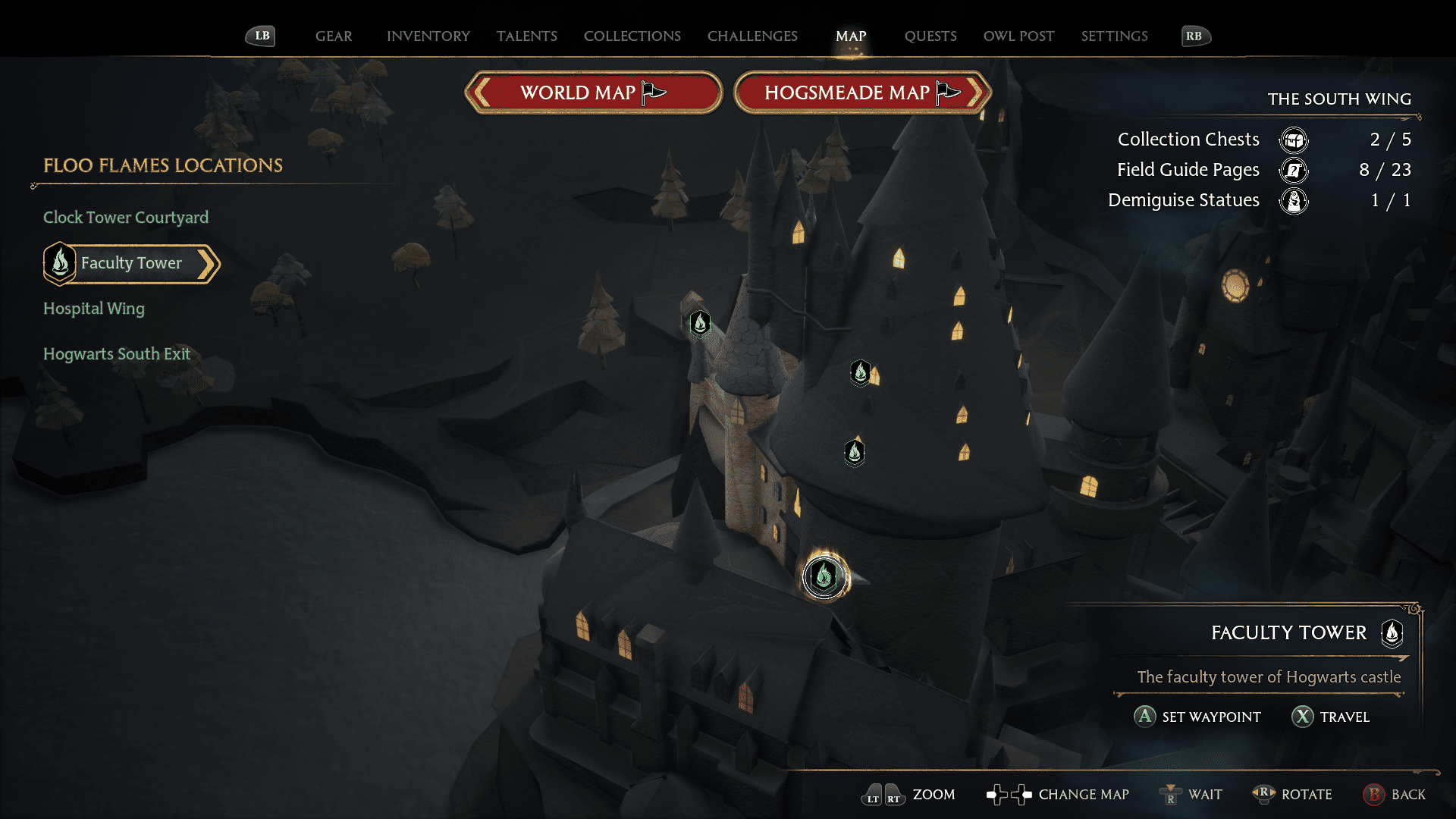Open the Talents tab
This screenshot has width=1456, height=819.
point(526,36)
